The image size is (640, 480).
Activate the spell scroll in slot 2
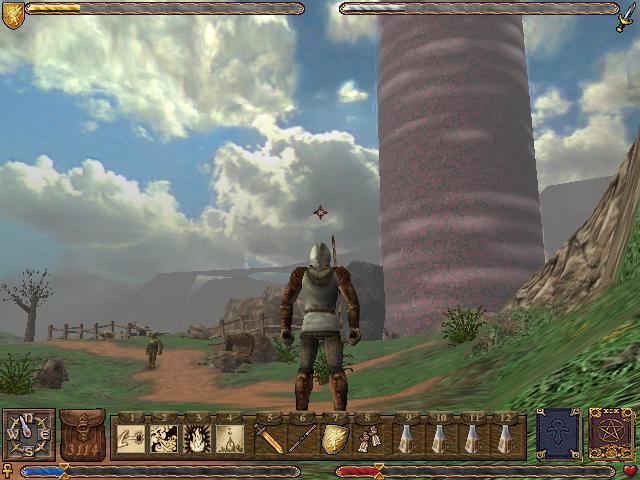[x=163, y=438]
